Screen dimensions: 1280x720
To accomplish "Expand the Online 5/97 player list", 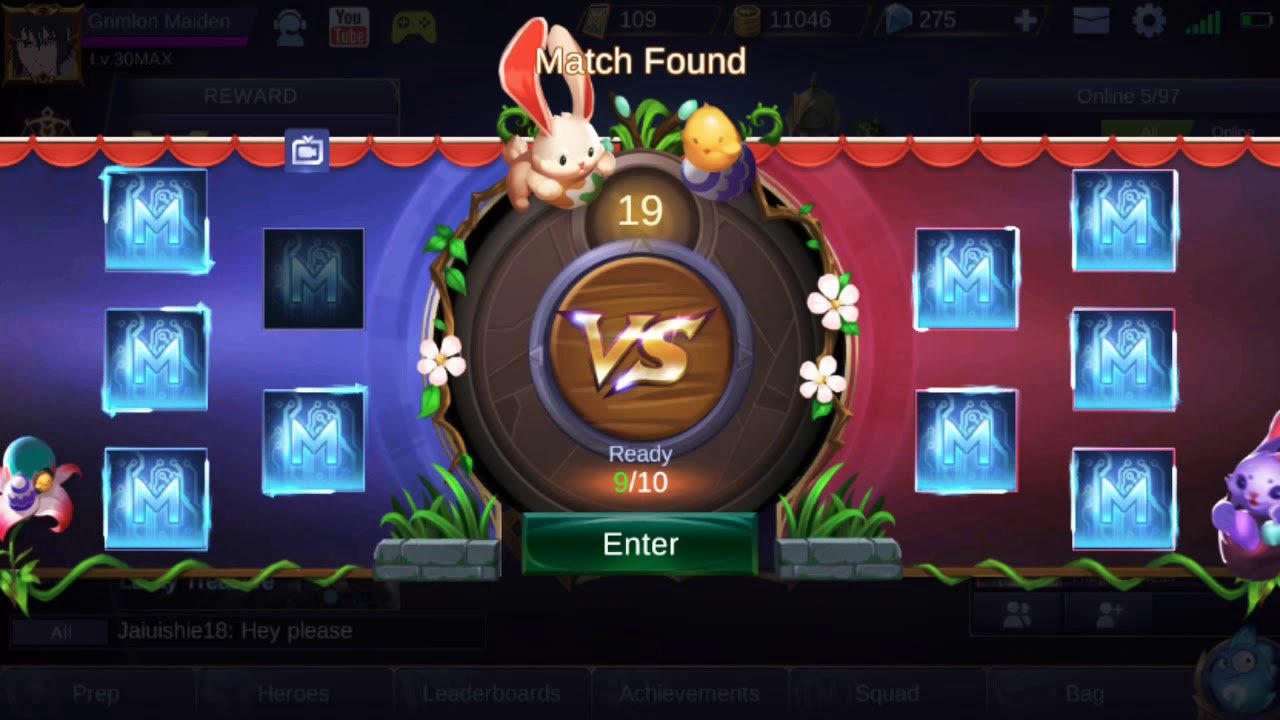I will point(1128,96).
